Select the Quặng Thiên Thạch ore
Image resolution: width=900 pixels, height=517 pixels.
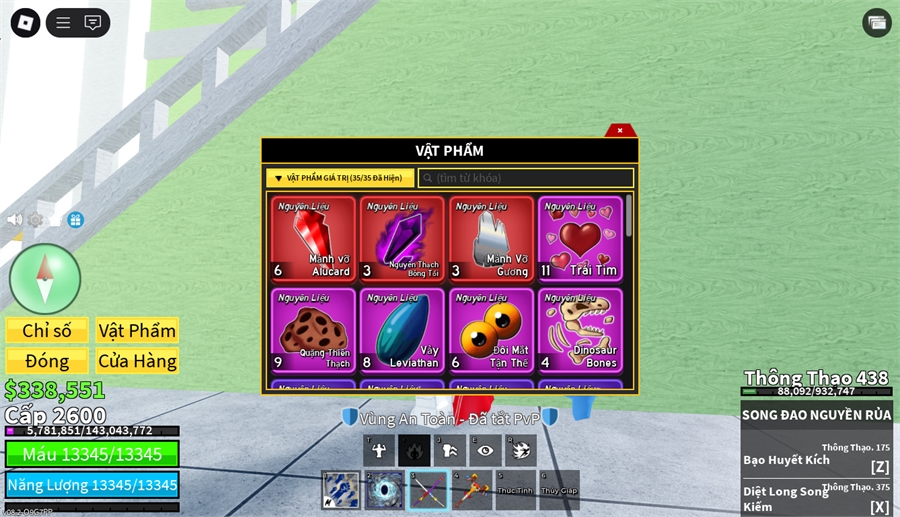(313, 329)
